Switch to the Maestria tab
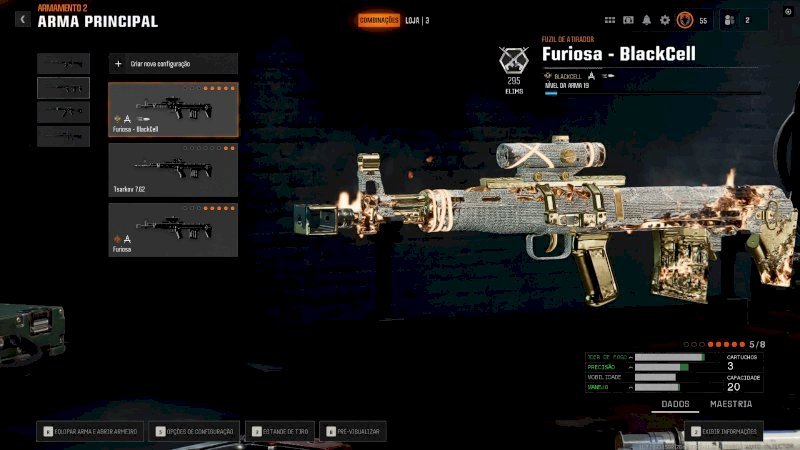Viewport: 800px width, 450px height. click(731, 404)
